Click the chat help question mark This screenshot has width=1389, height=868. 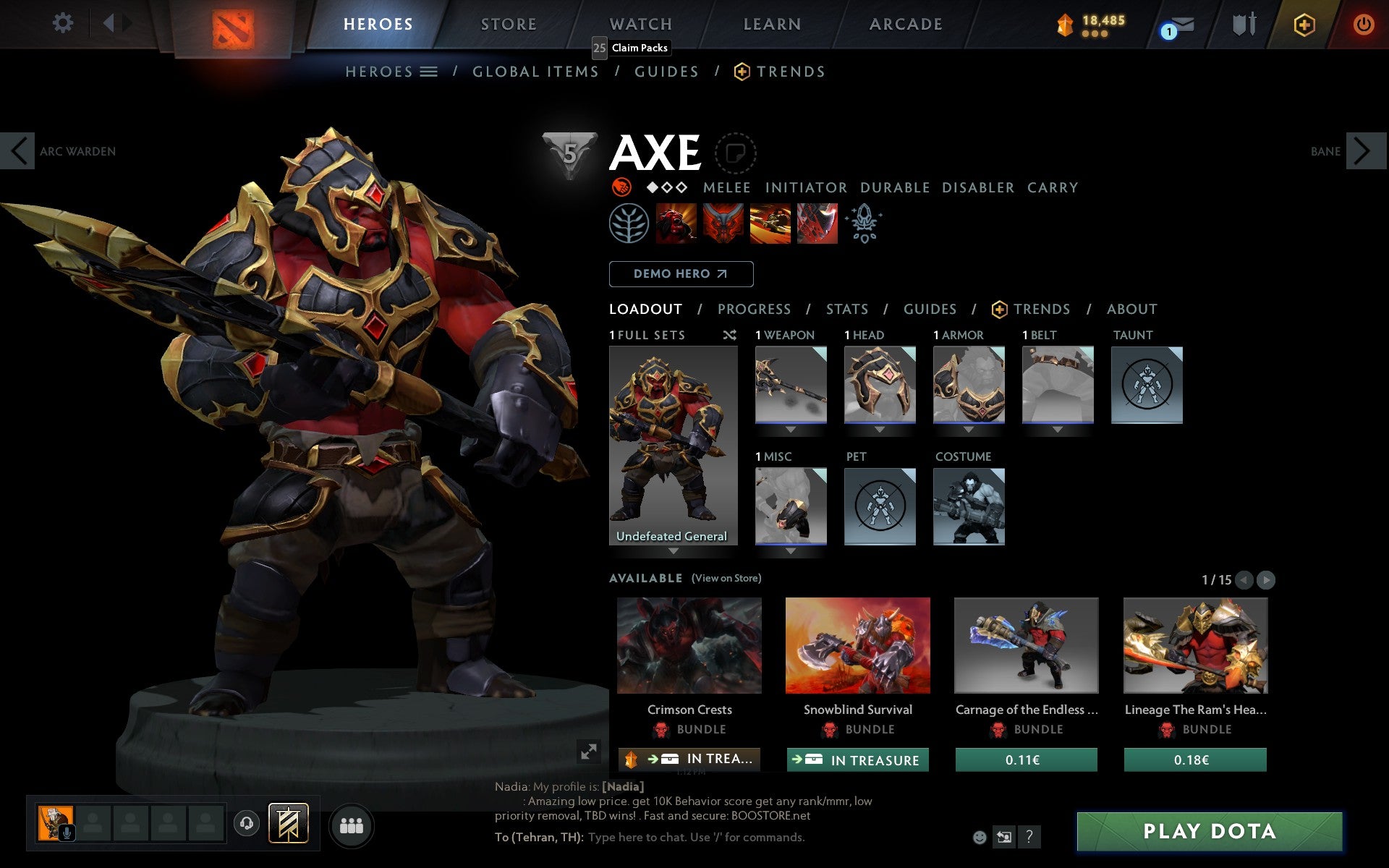click(x=1028, y=837)
